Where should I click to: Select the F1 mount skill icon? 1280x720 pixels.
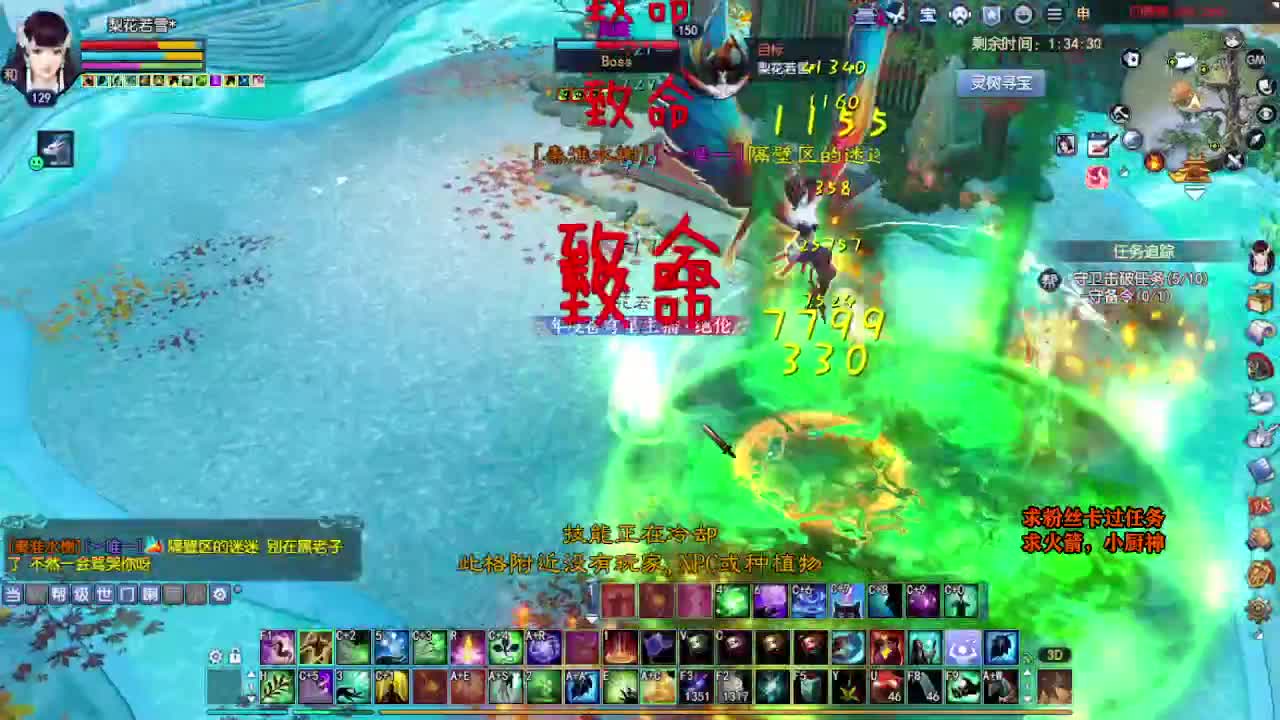278,648
